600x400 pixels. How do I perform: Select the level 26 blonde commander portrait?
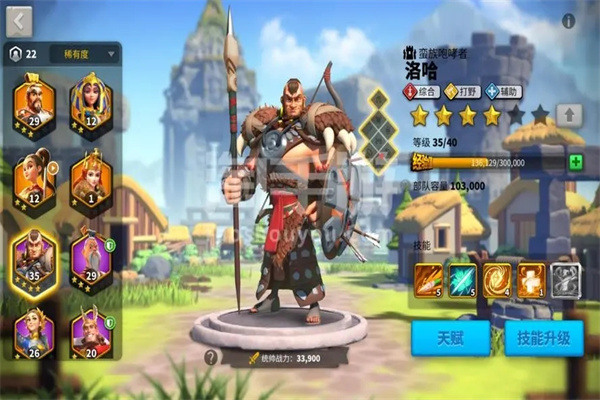pyautogui.click(x=34, y=332)
